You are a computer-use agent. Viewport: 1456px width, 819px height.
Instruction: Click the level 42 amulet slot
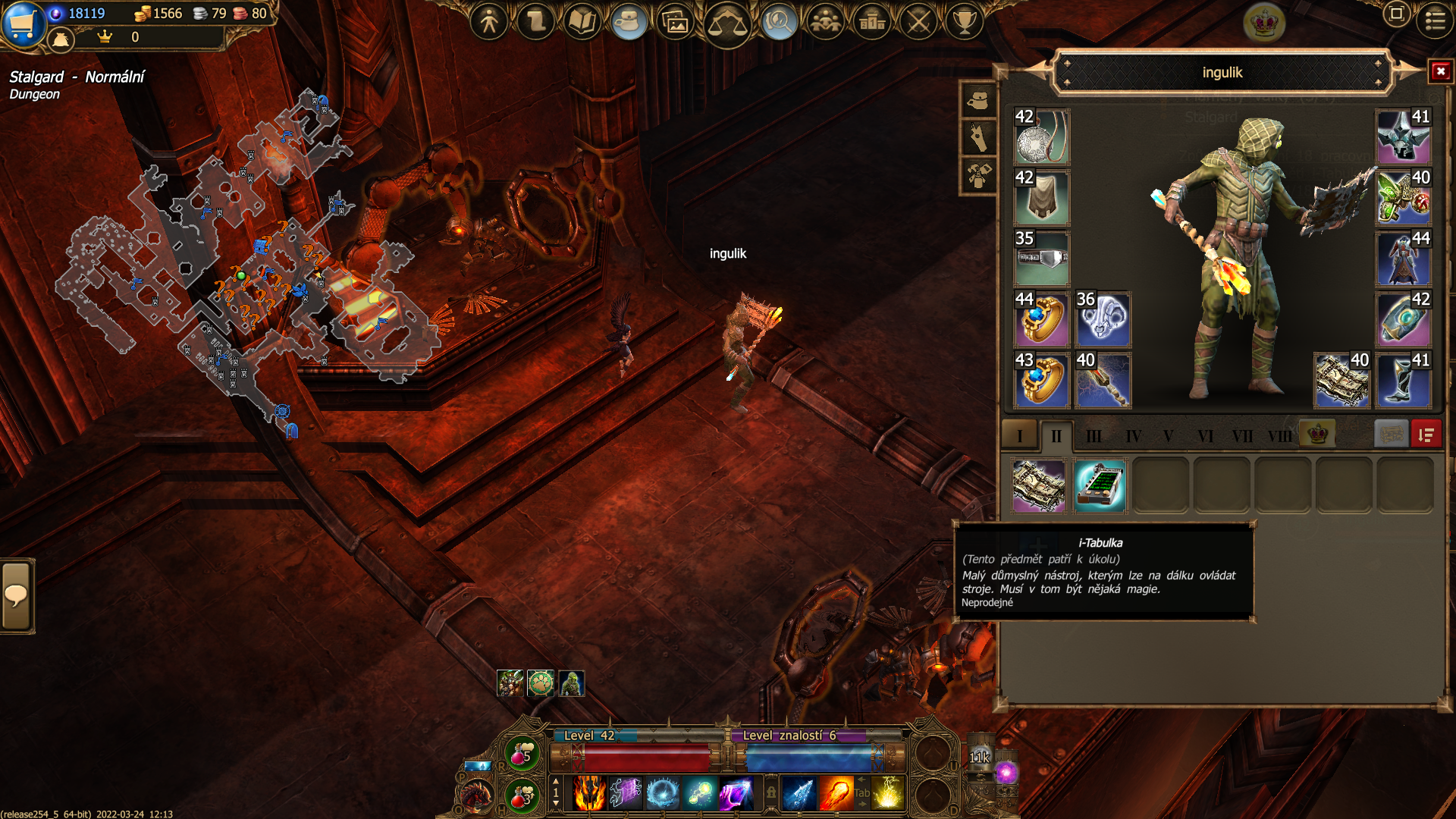coord(1042,137)
